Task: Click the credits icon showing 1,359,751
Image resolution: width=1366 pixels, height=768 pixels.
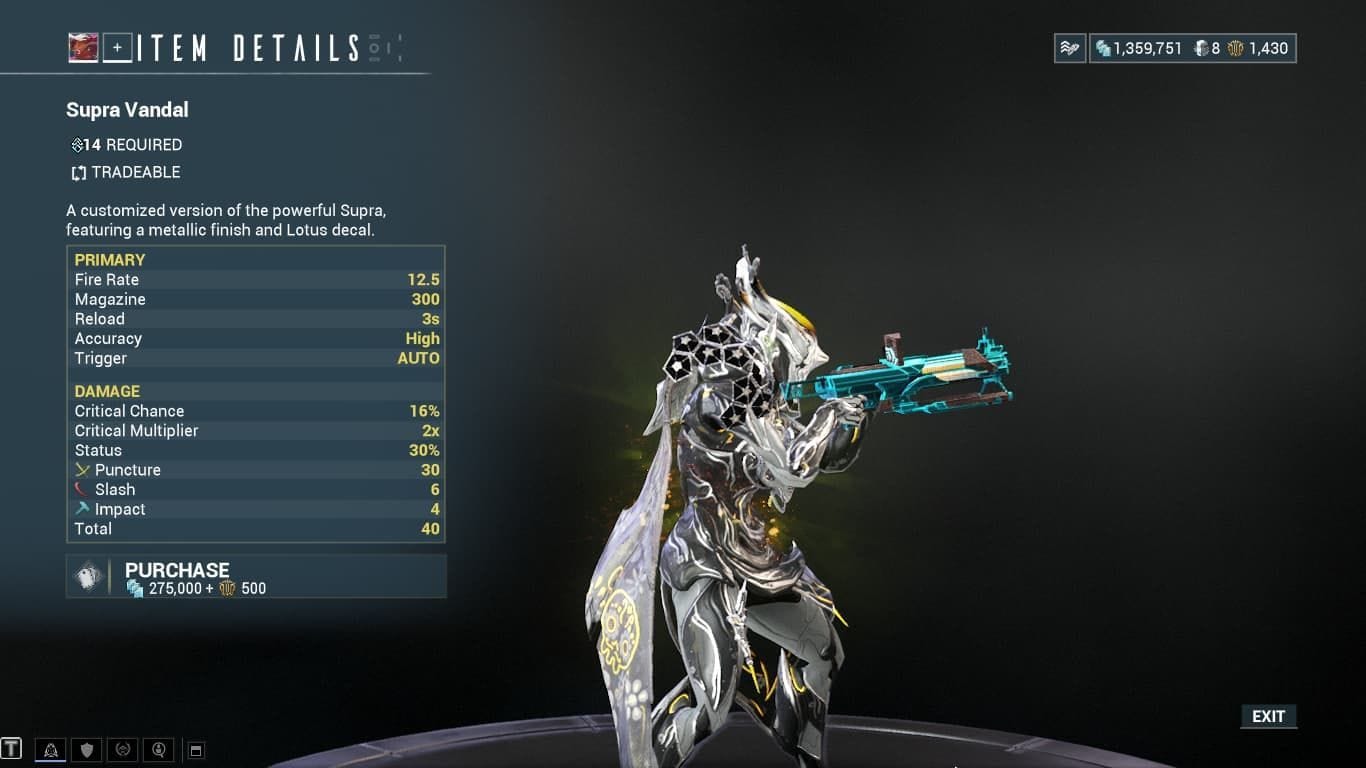Action: pyautogui.click(x=1104, y=44)
